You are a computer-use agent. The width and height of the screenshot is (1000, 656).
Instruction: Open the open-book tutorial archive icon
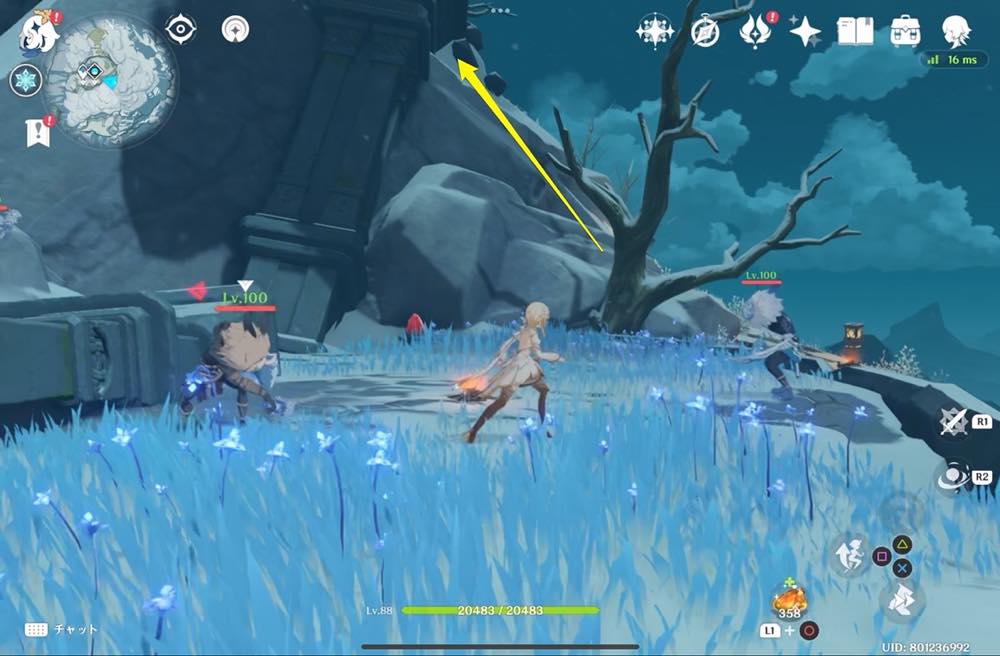pos(856,31)
